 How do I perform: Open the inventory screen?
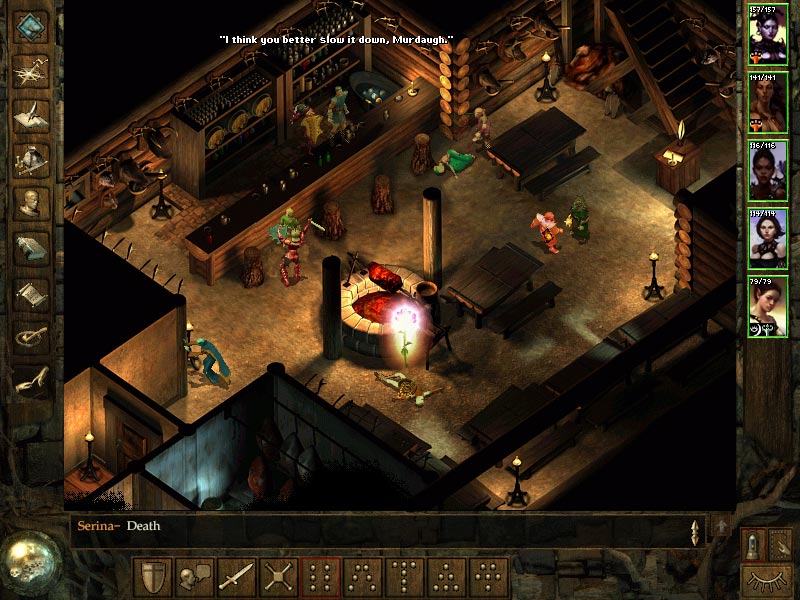(32, 158)
